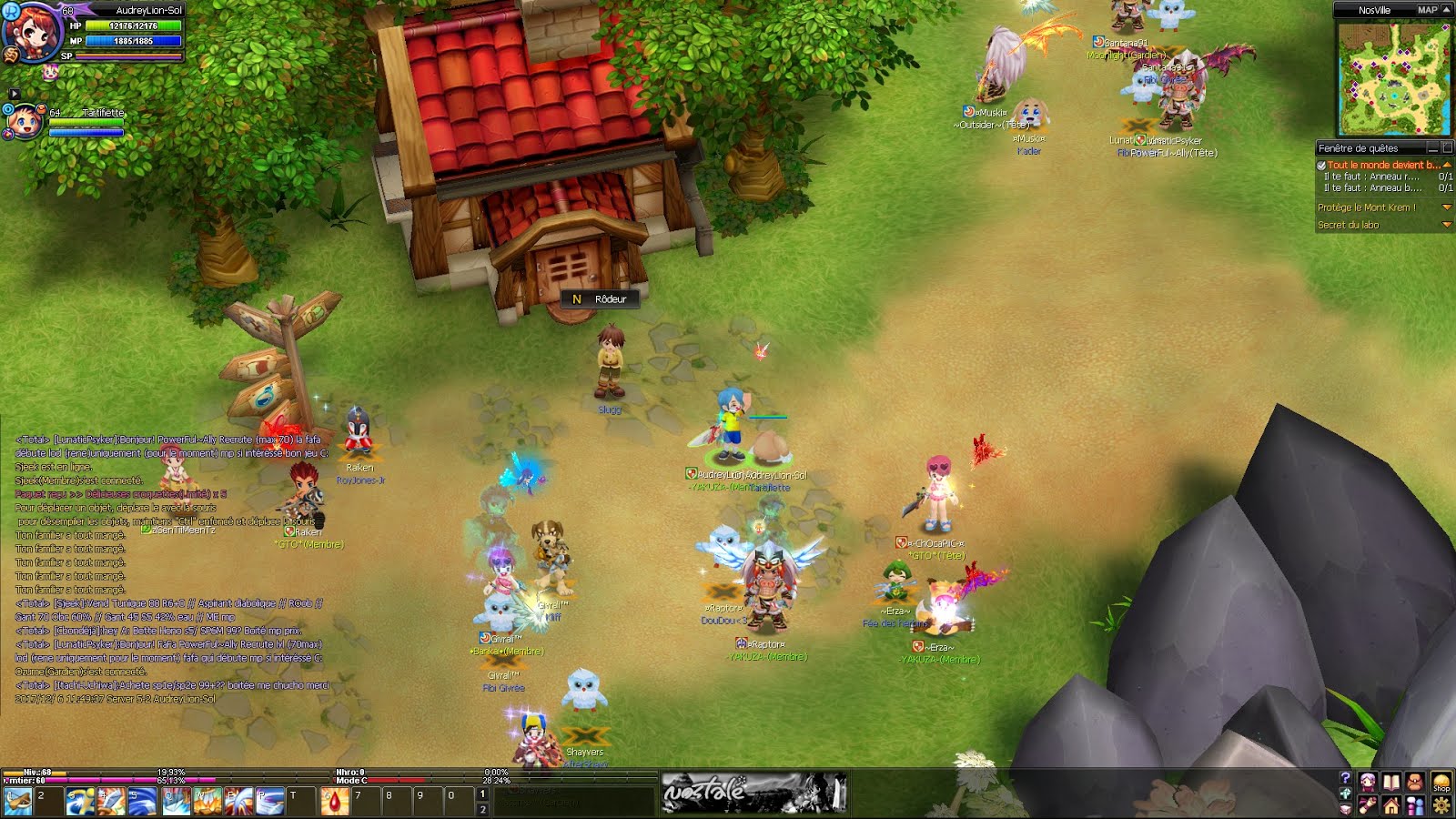Minimize the 'Fenêtre de quêtes' window
The image size is (1456, 819).
click(x=1433, y=148)
